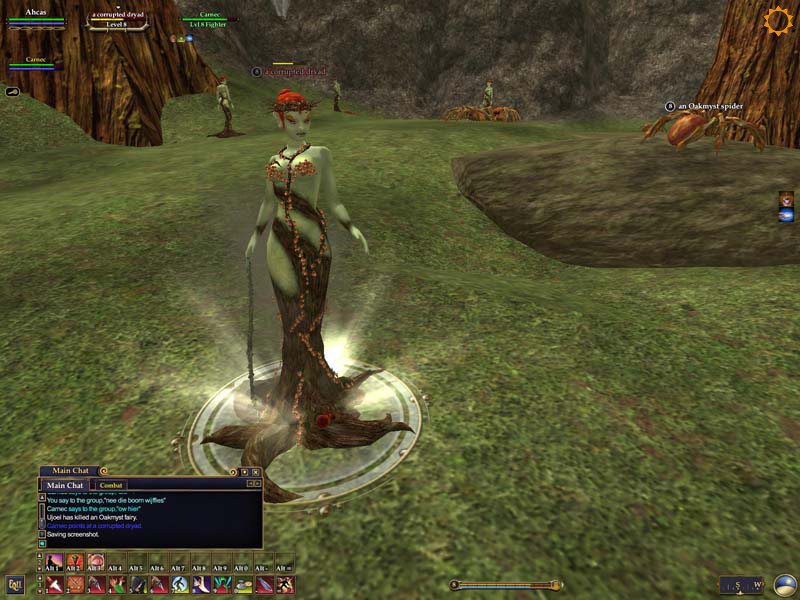The width and height of the screenshot is (800, 600).
Task: Click the chat input bubble icon
Action: (42, 543)
